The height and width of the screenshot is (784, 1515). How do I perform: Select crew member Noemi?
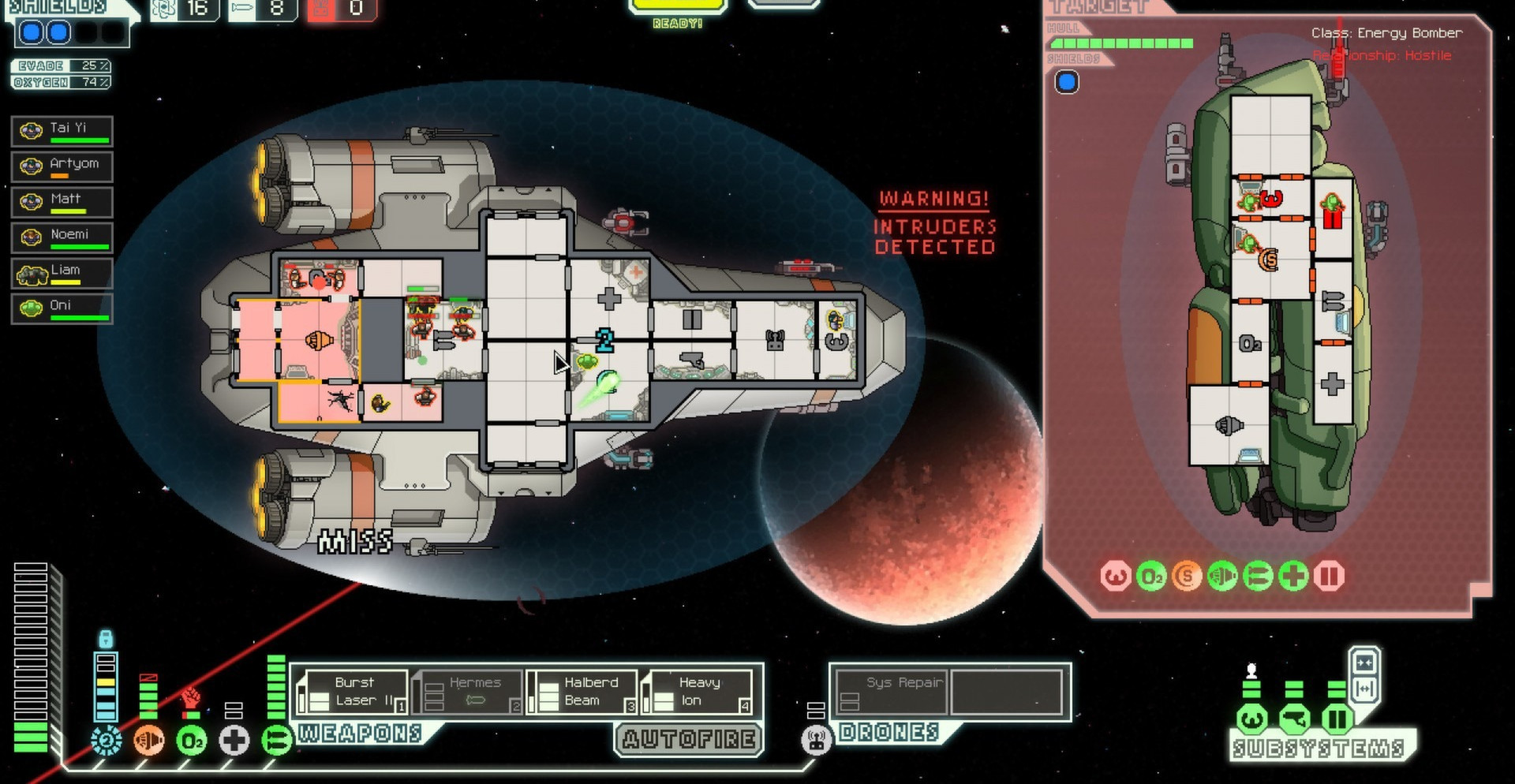62,237
